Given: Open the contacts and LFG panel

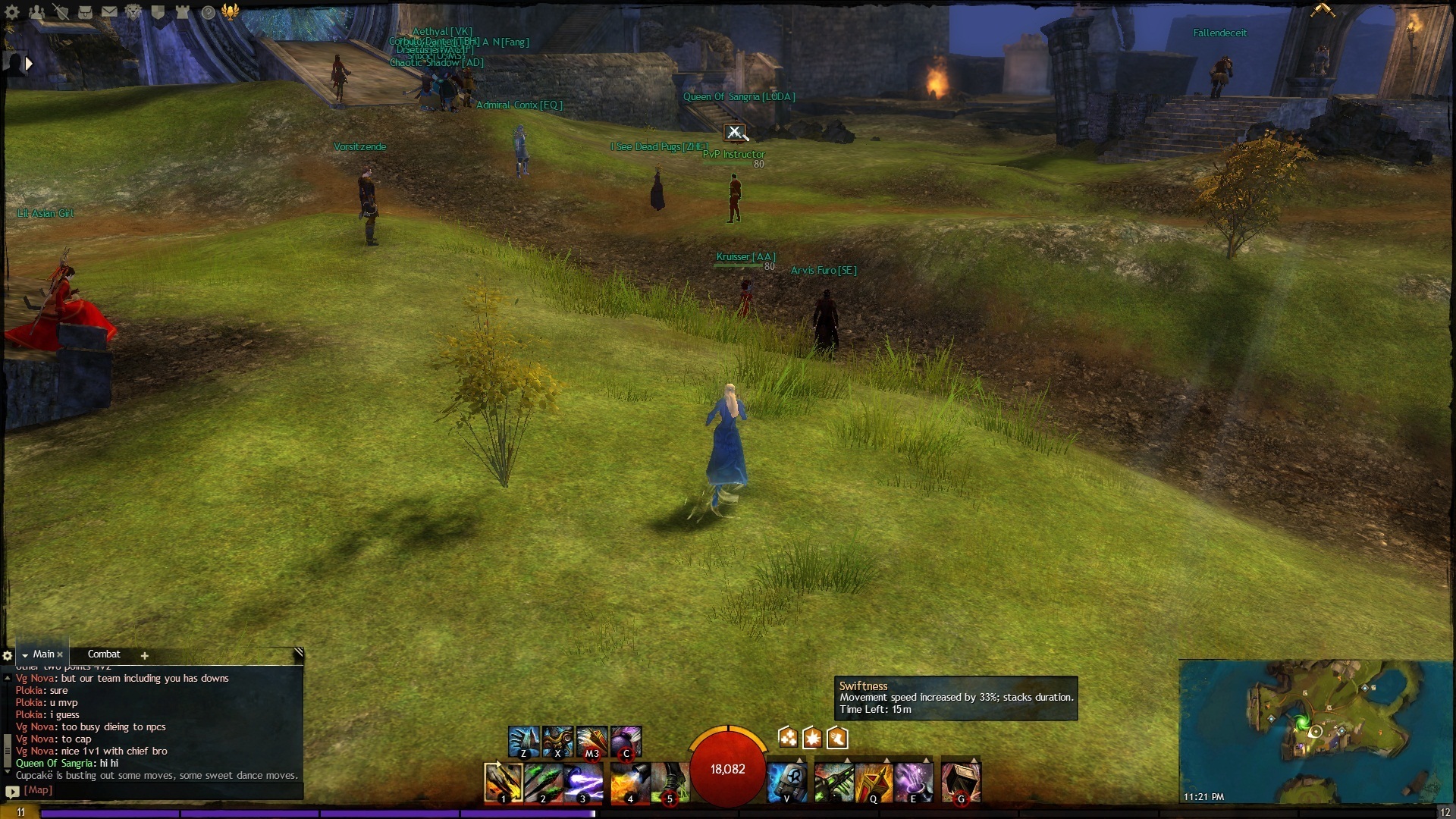Looking at the screenshot, I should (x=36, y=12).
